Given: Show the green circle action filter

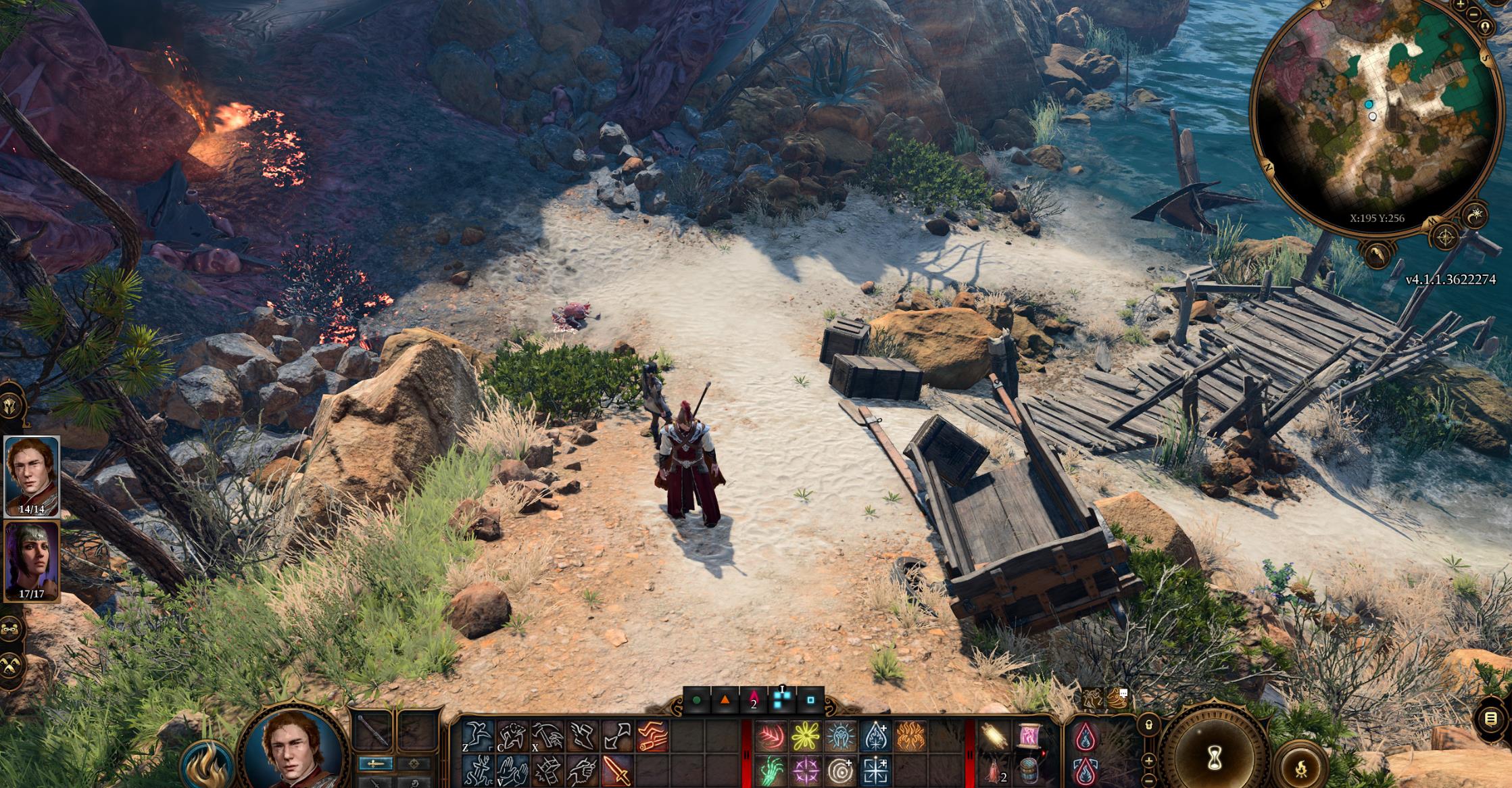Looking at the screenshot, I should 697,701.
